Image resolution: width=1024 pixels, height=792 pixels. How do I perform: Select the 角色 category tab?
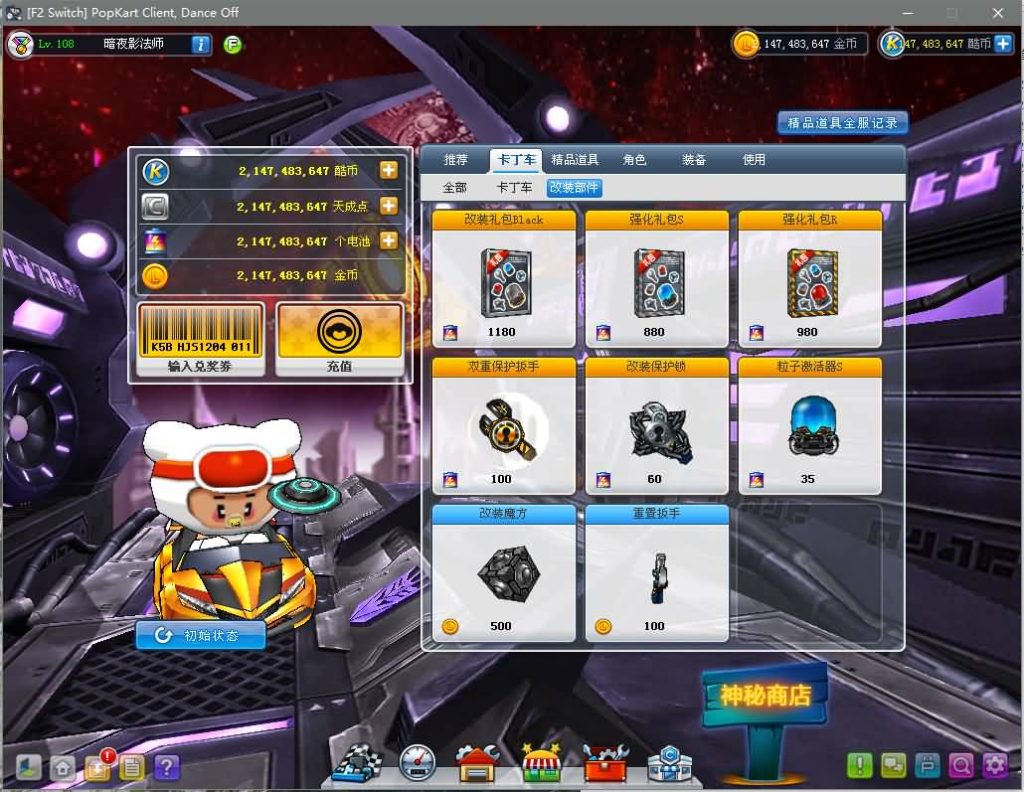pyautogui.click(x=634, y=160)
